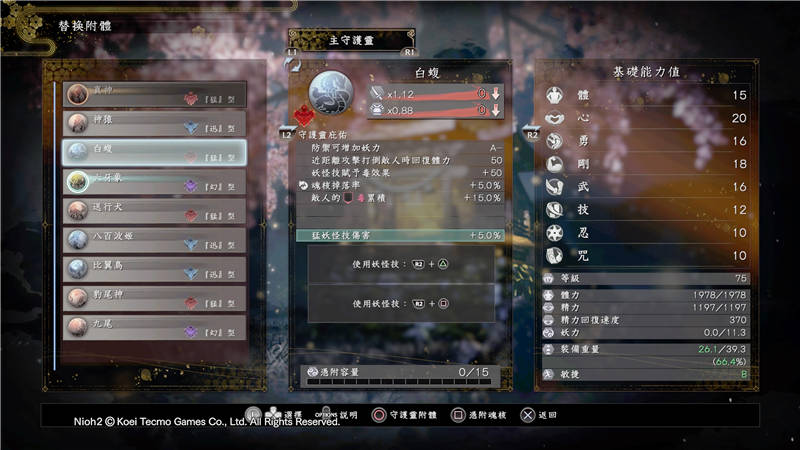Select the 八百波姬 guardian spirit
This screenshot has width=800, height=450.
click(155, 240)
